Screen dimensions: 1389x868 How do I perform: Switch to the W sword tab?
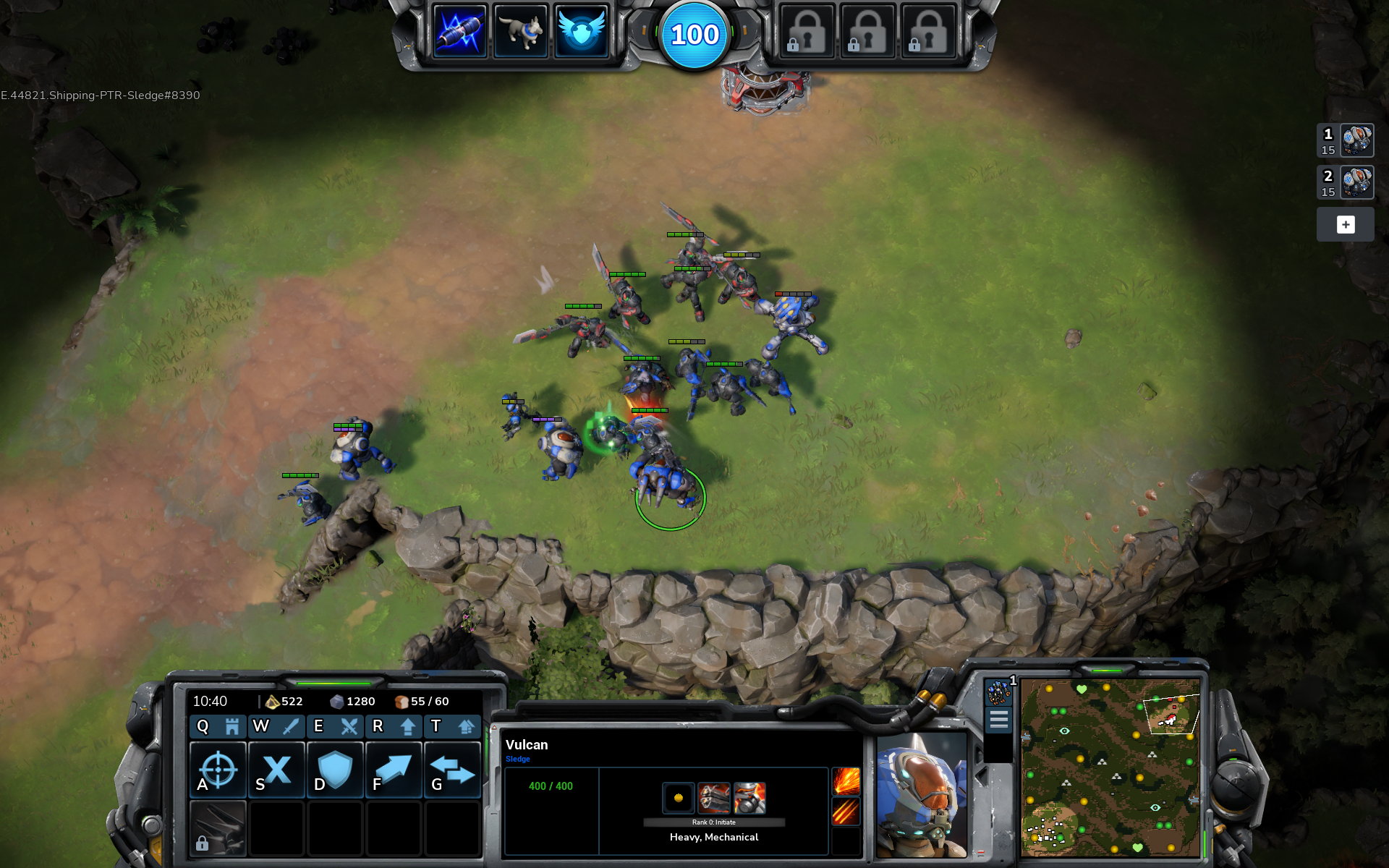point(276,726)
